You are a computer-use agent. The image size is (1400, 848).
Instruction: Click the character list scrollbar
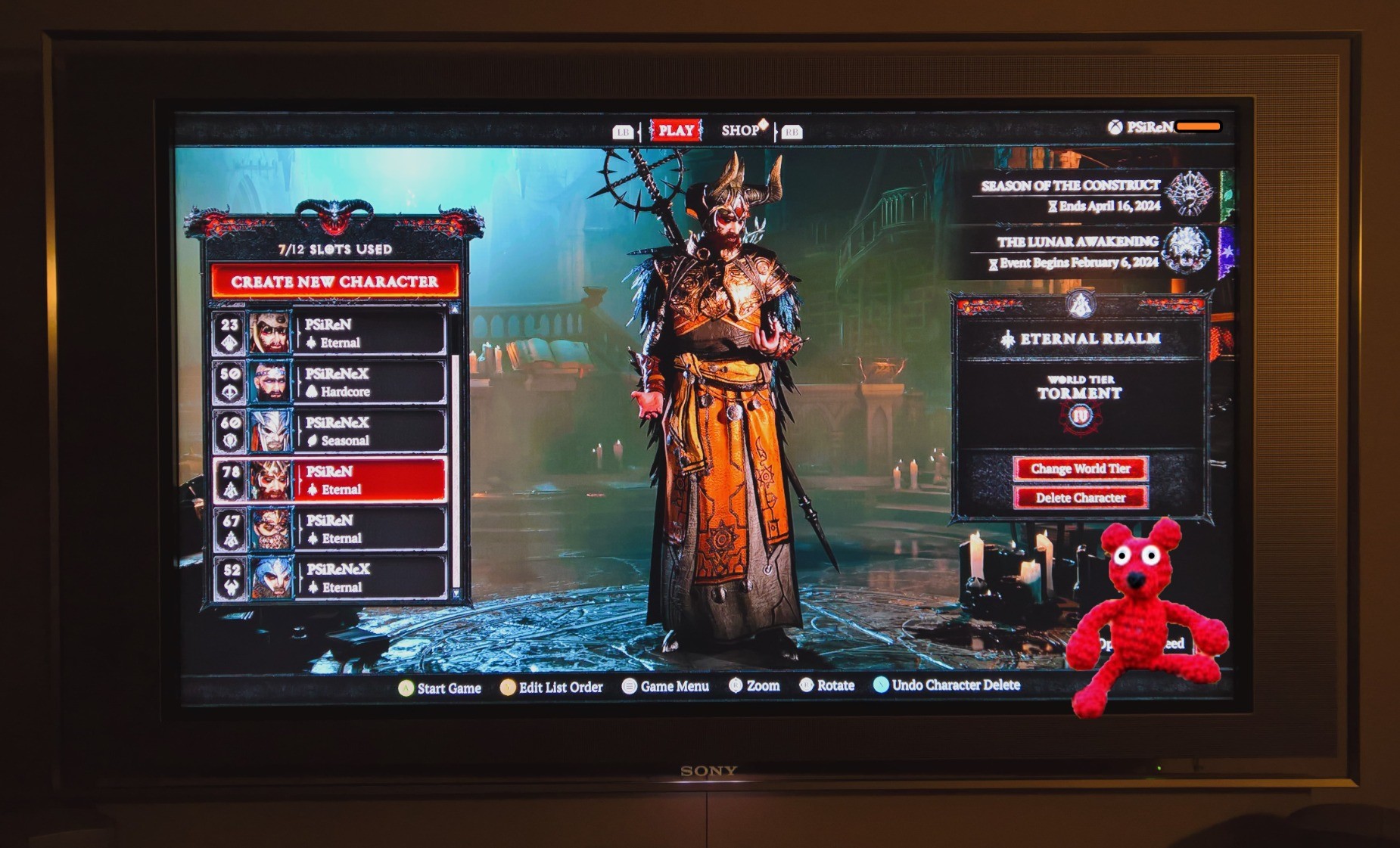point(456,454)
